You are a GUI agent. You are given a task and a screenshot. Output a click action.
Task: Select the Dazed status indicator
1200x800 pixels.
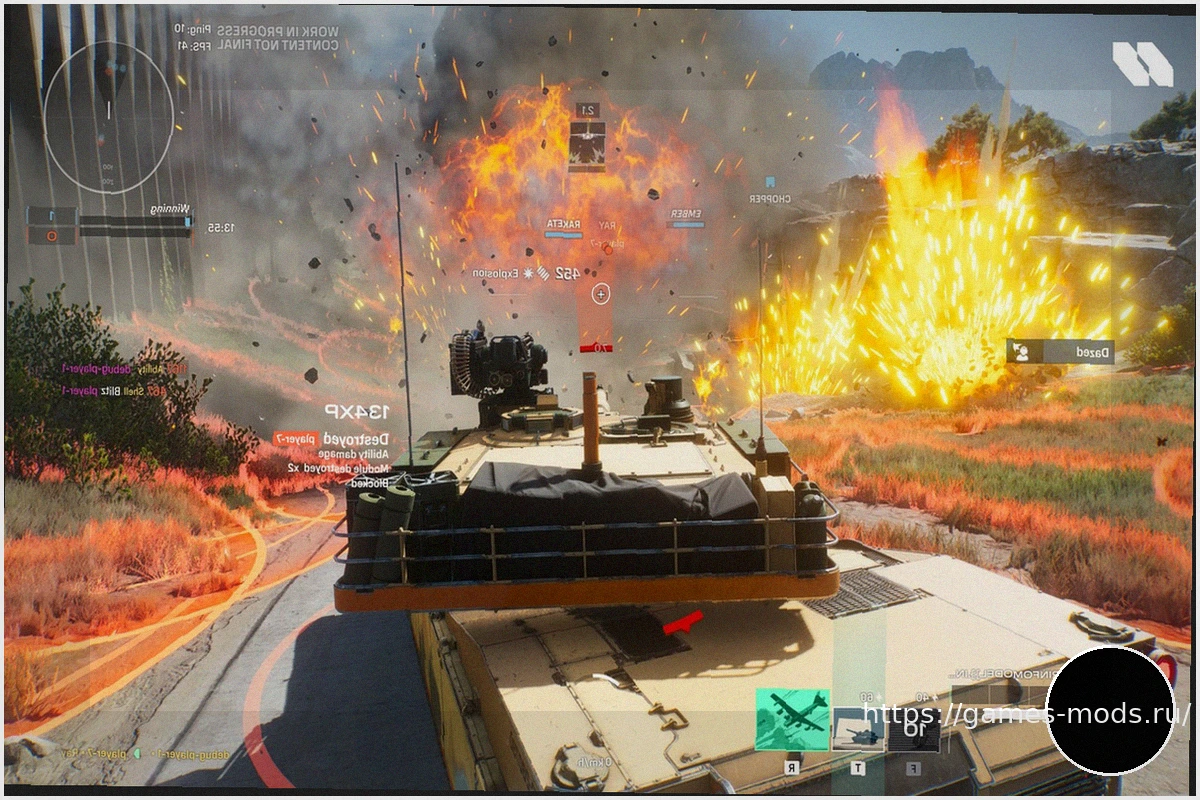pyautogui.click(x=1060, y=352)
